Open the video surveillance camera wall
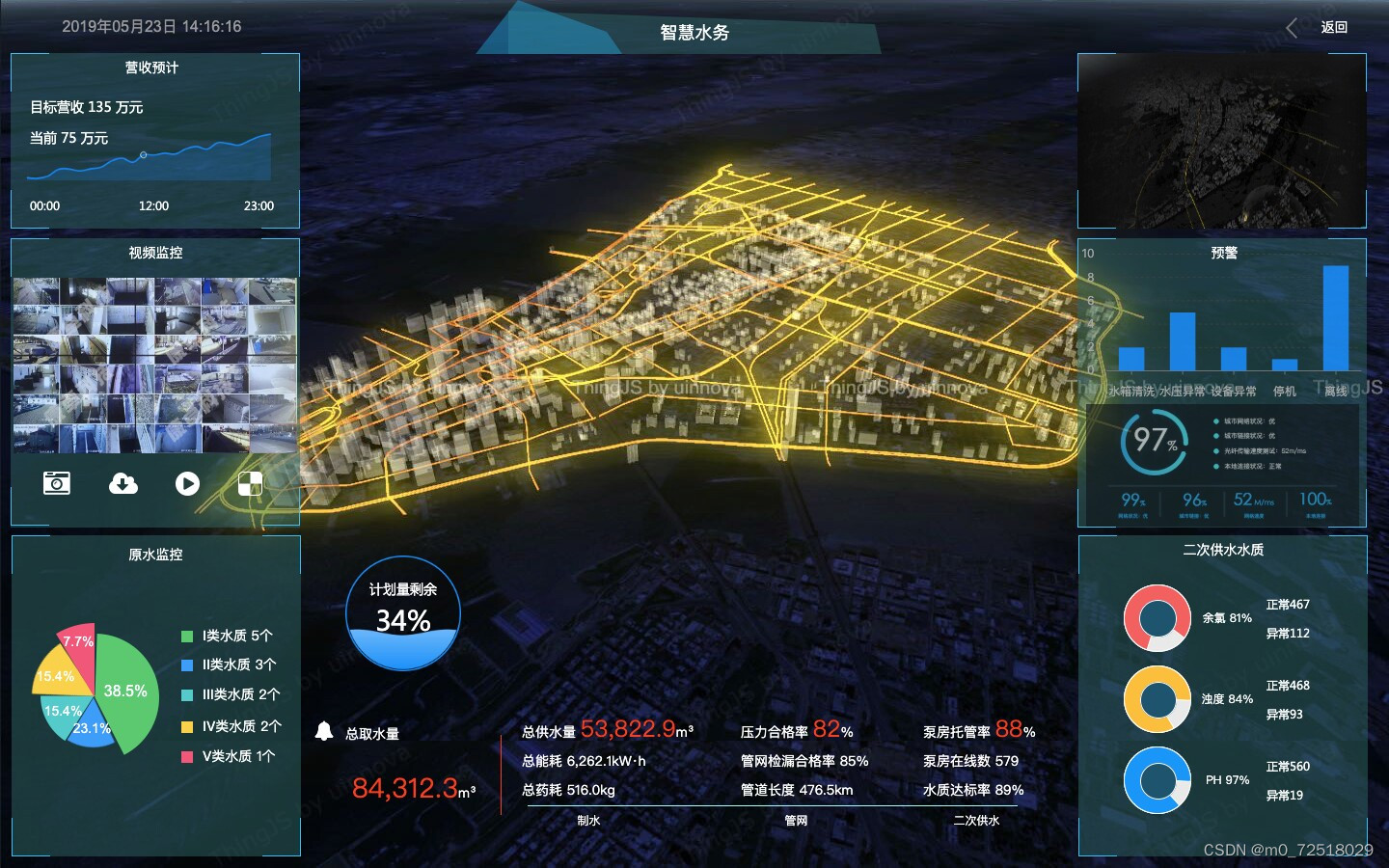Viewport: 1389px width, 868px height. 154,366
